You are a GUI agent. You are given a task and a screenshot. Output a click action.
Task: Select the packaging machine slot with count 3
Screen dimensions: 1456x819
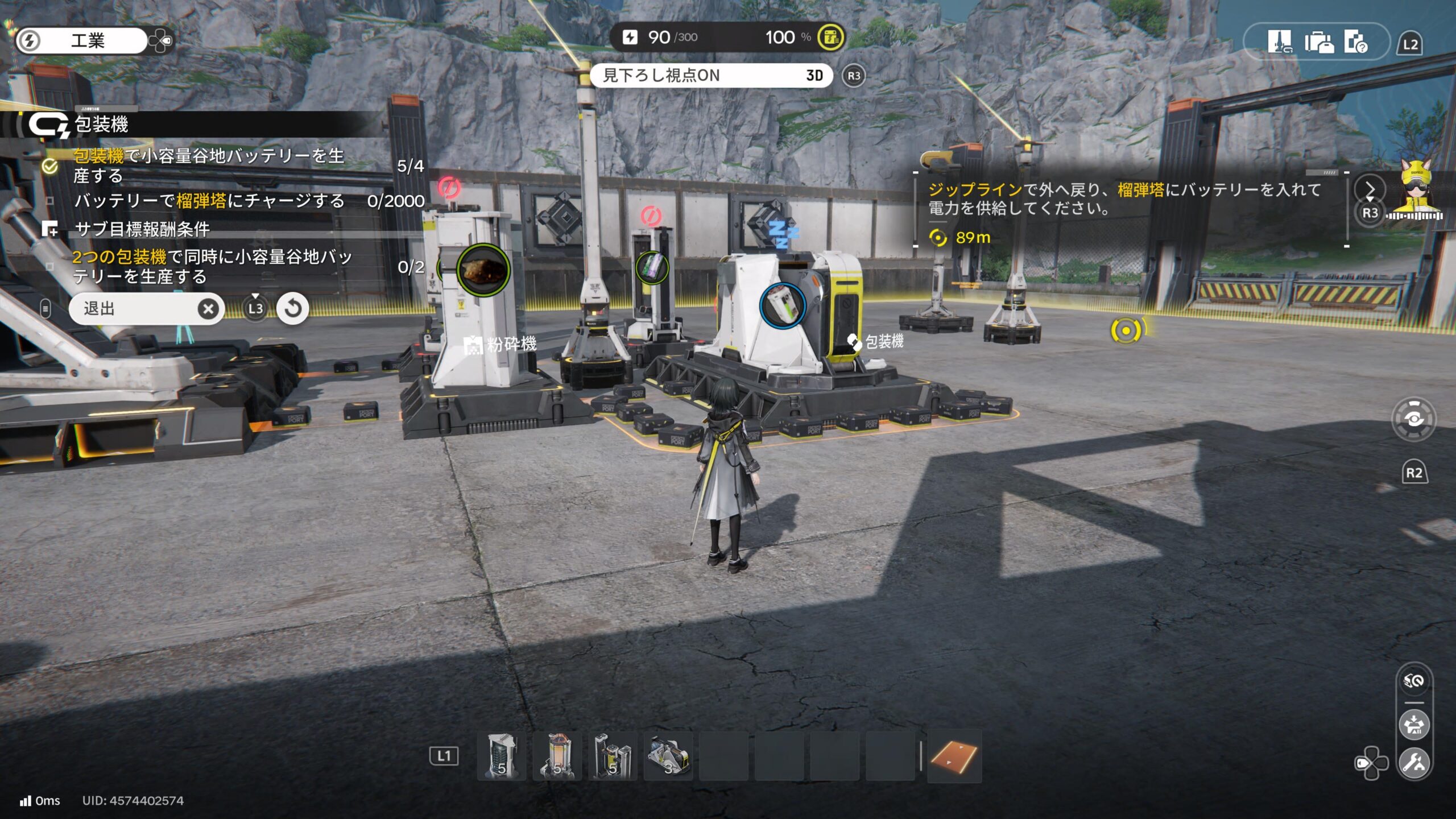coord(668,756)
